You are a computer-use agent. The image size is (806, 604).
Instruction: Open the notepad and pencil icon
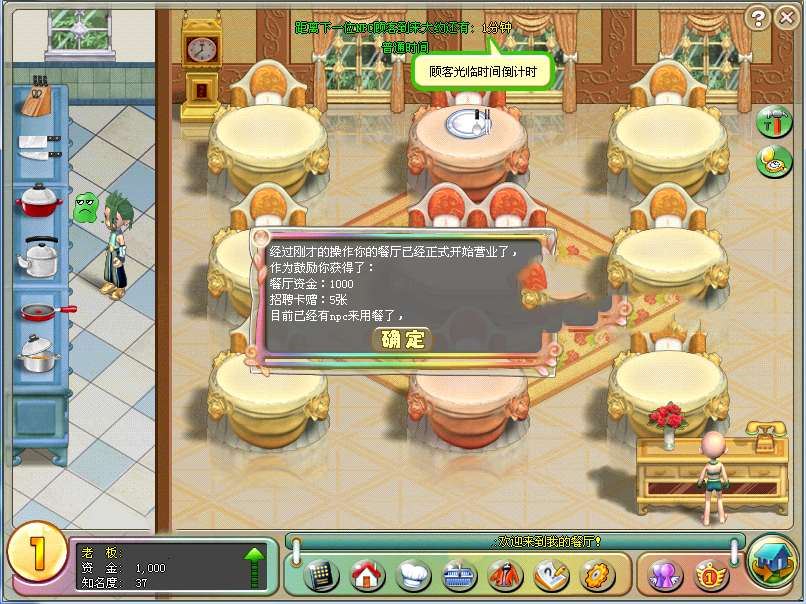pos(551,575)
